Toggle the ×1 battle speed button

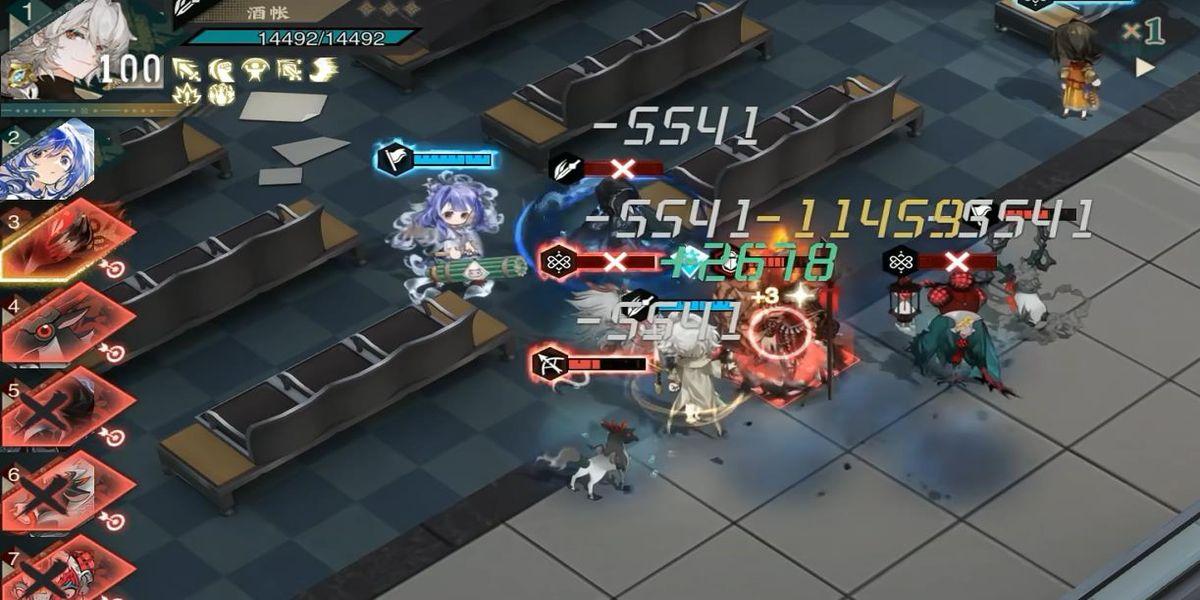pos(1142,31)
